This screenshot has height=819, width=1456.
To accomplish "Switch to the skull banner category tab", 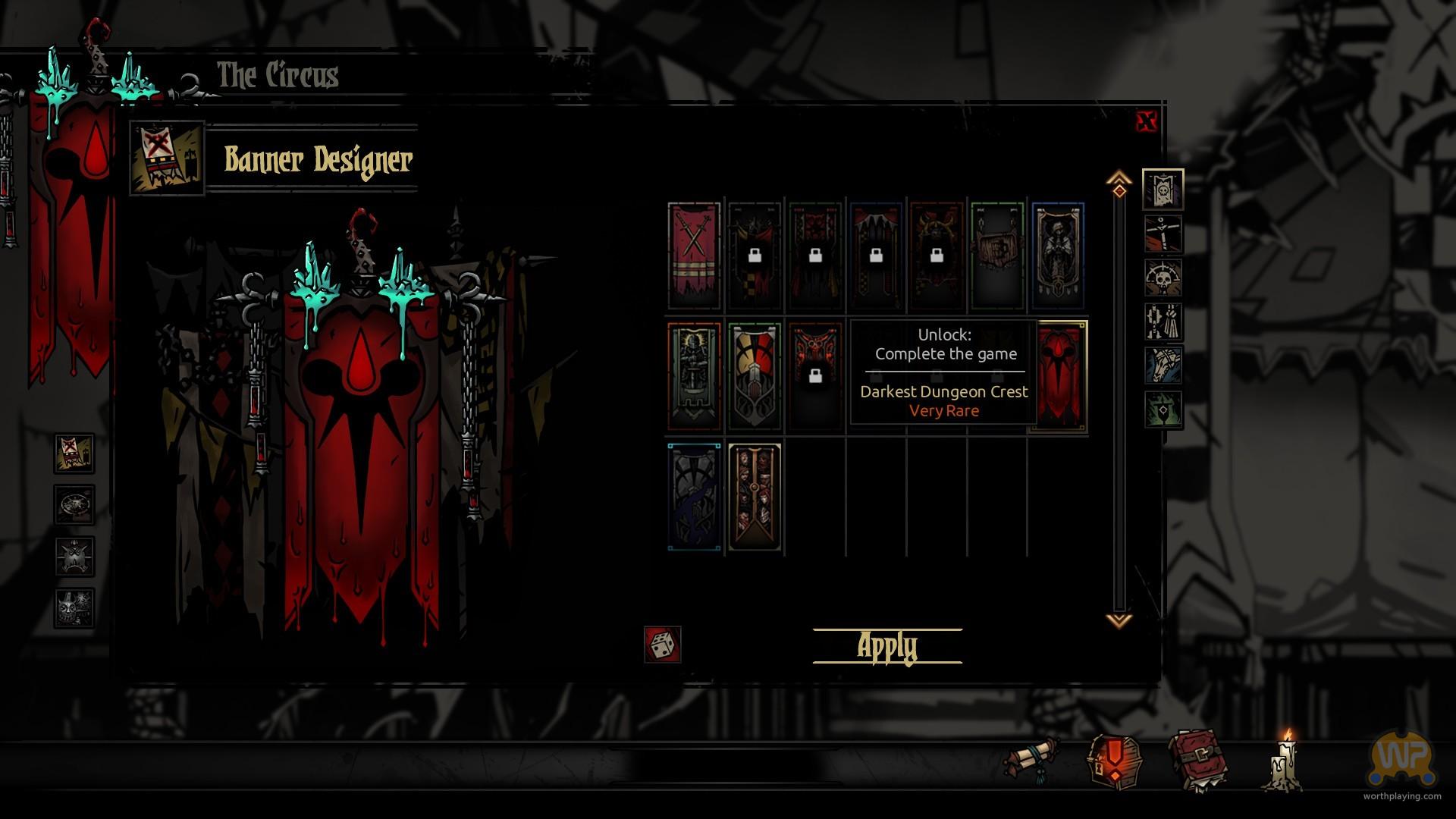I will coord(1163,190).
